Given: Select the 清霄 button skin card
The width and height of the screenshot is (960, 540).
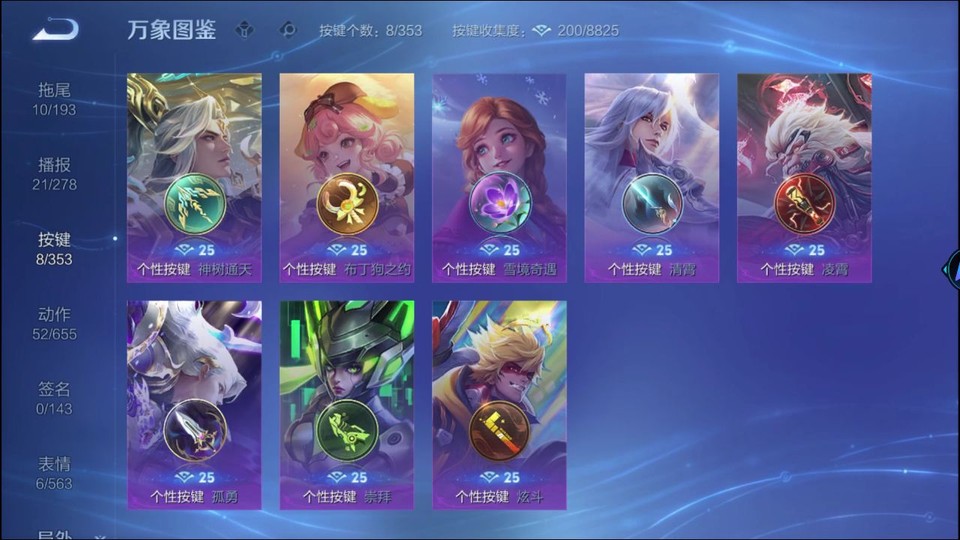Looking at the screenshot, I should [652, 178].
